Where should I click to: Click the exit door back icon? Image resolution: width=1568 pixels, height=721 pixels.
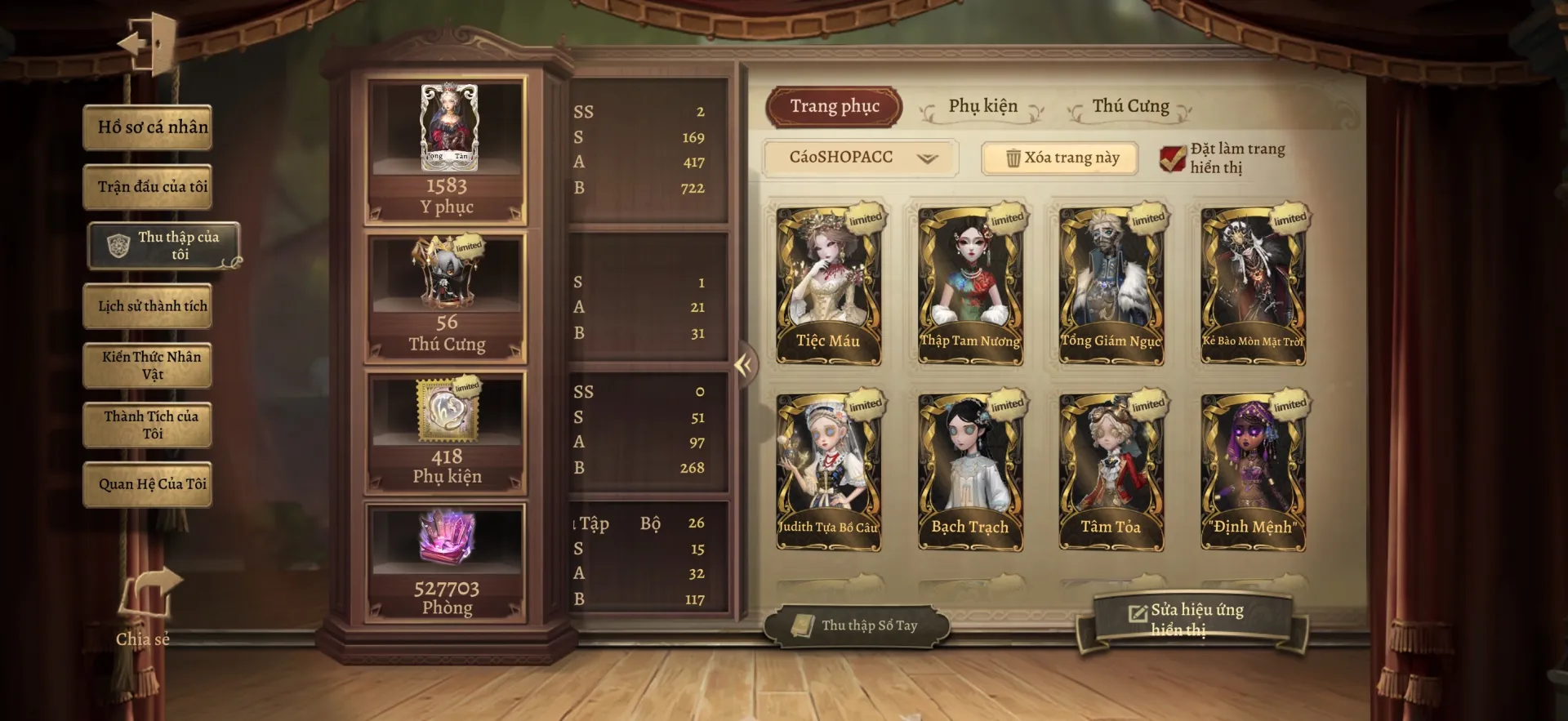pos(150,42)
